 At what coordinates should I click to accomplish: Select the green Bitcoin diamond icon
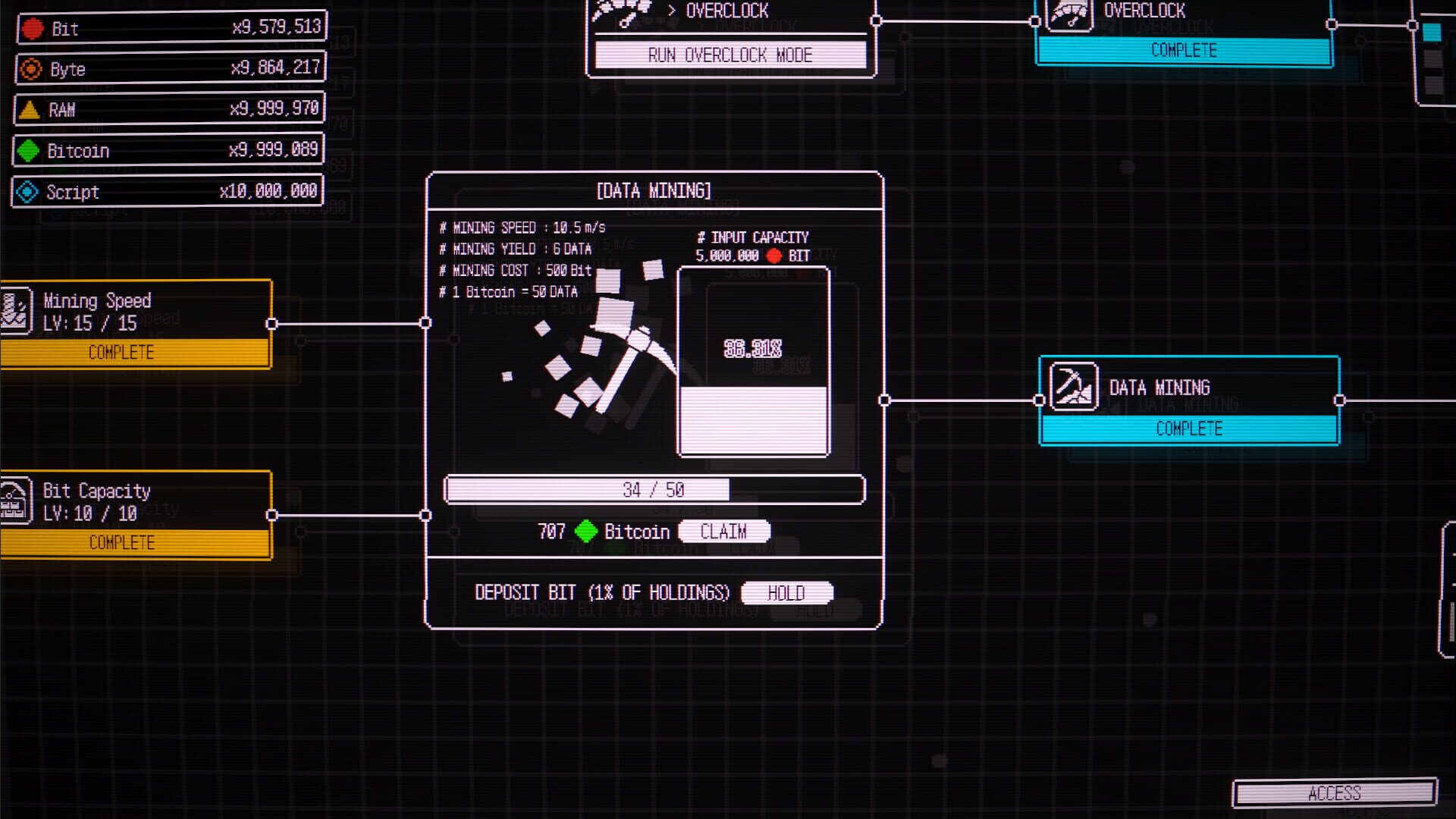pos(29,151)
